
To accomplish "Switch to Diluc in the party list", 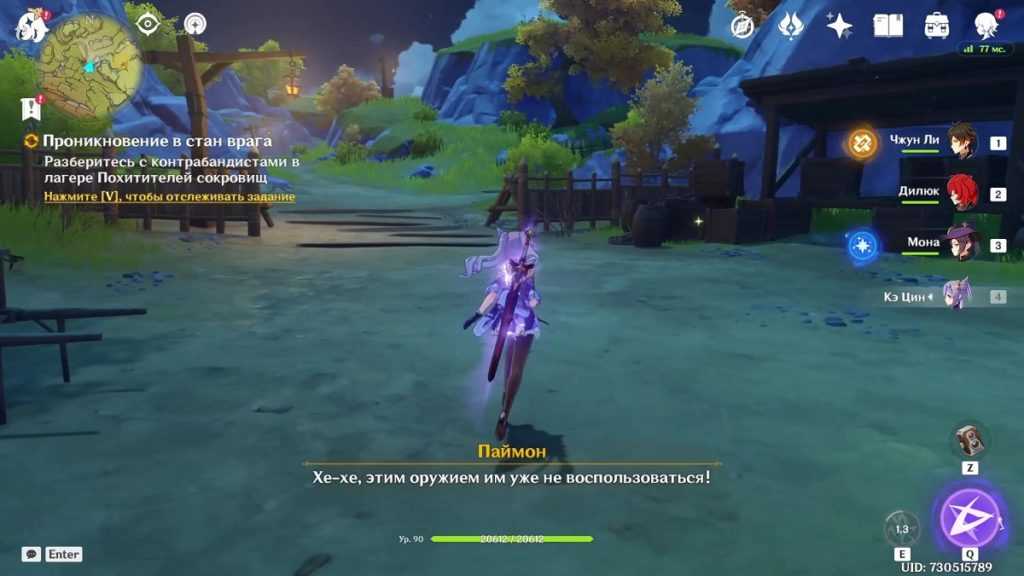I will [x=961, y=193].
